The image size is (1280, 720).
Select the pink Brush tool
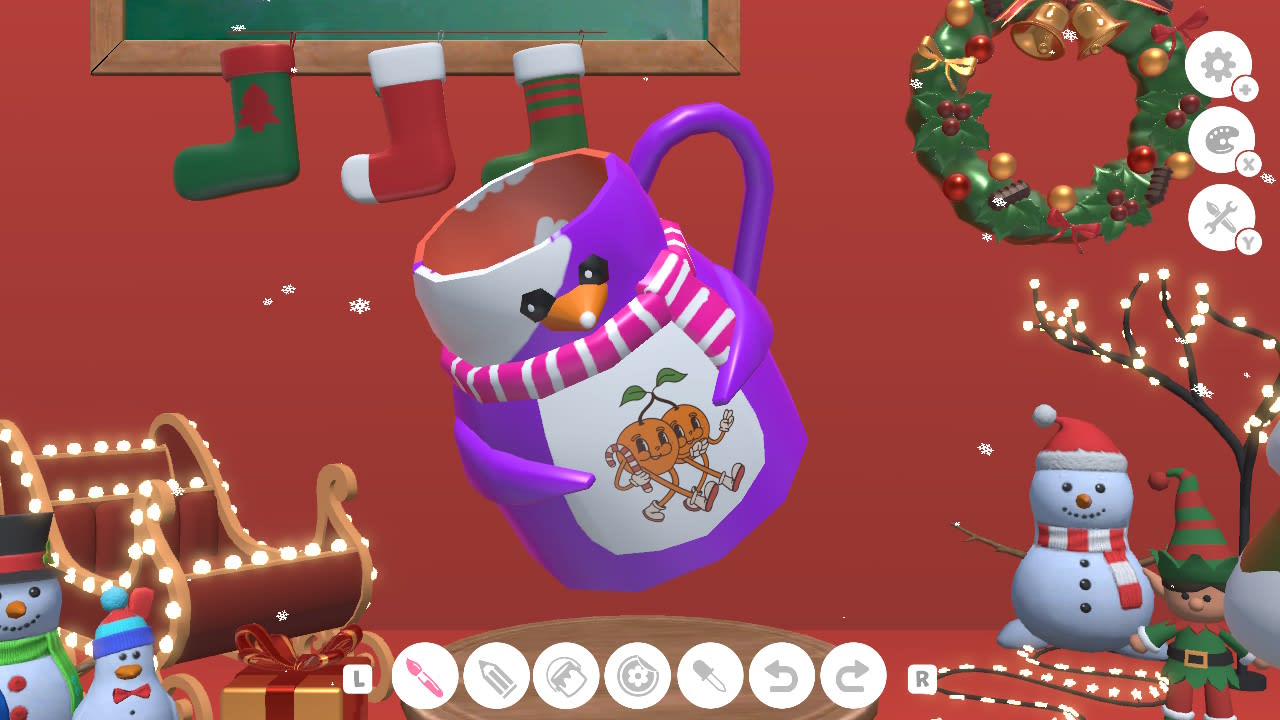click(424, 676)
